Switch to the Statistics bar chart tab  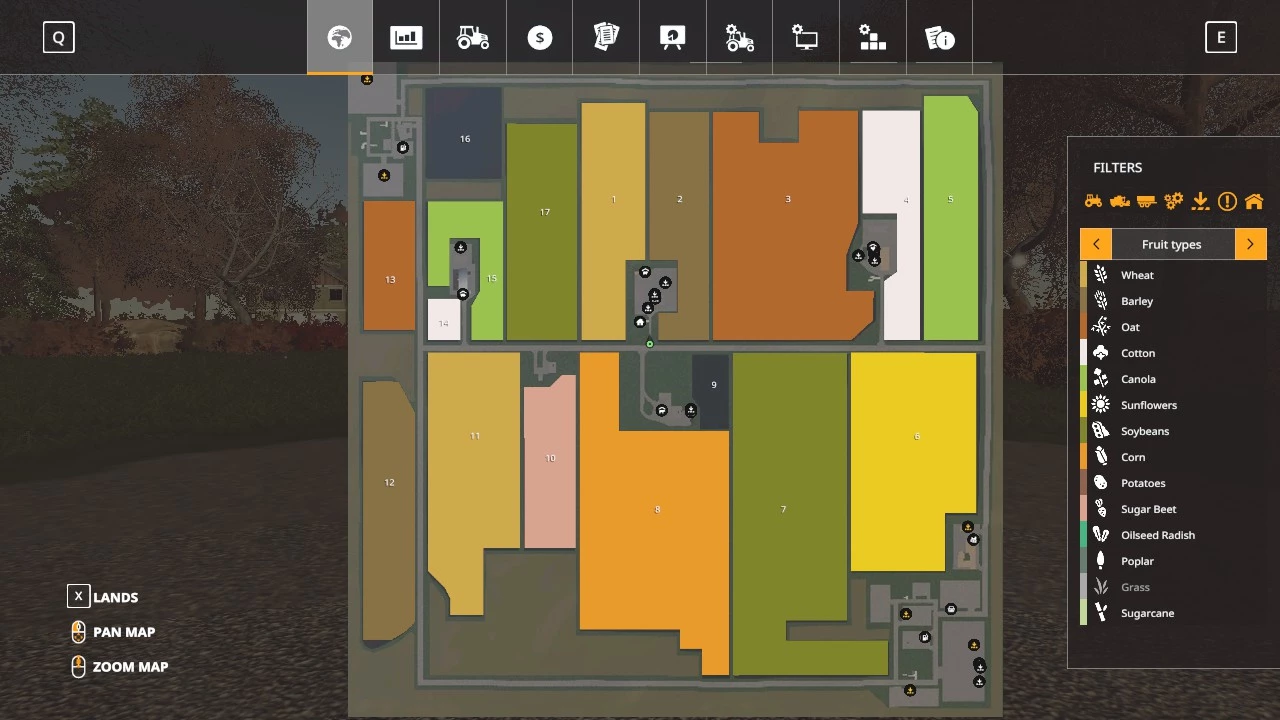coord(406,37)
